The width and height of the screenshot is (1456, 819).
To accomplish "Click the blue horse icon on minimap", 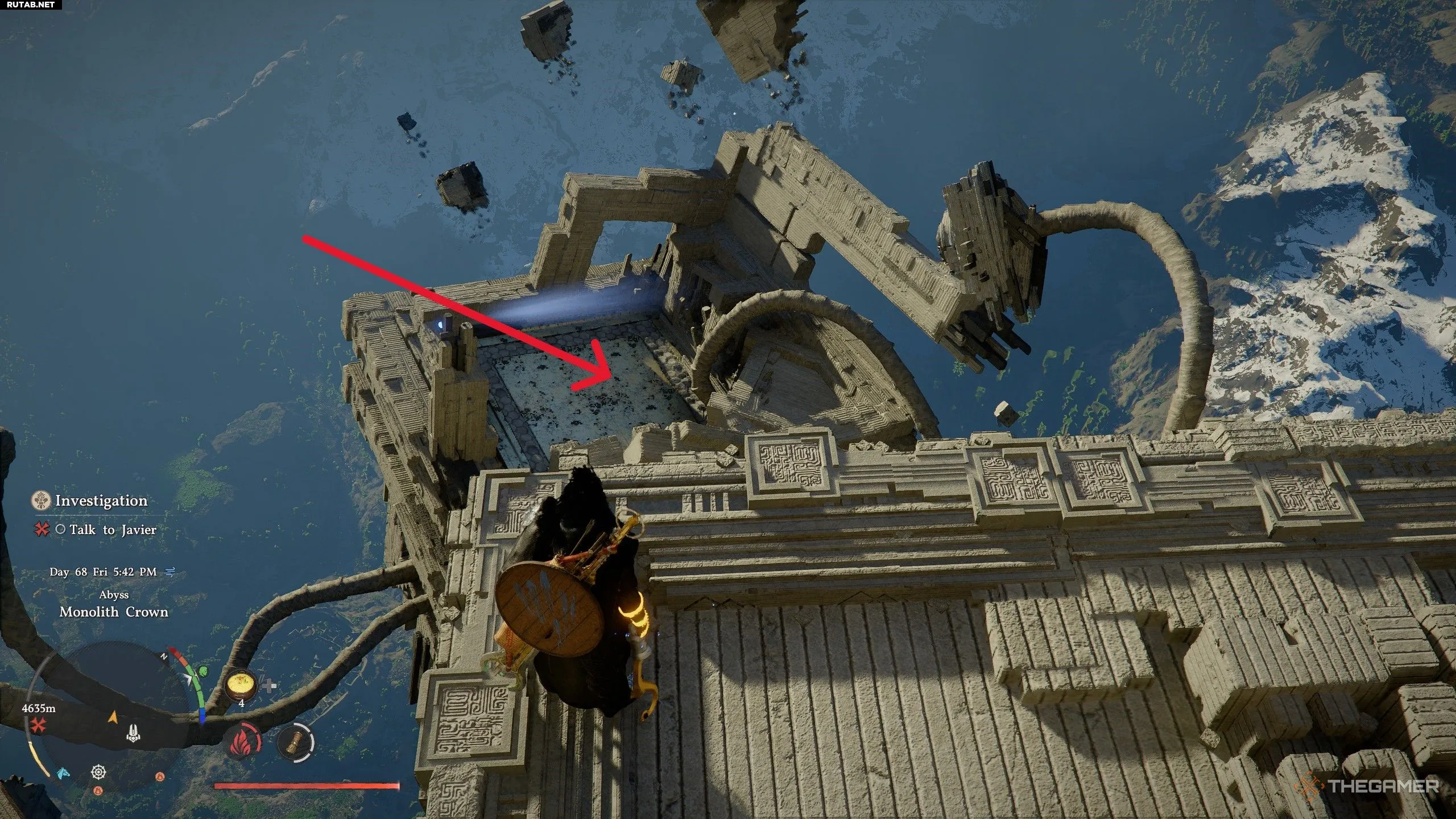I will click(x=62, y=773).
